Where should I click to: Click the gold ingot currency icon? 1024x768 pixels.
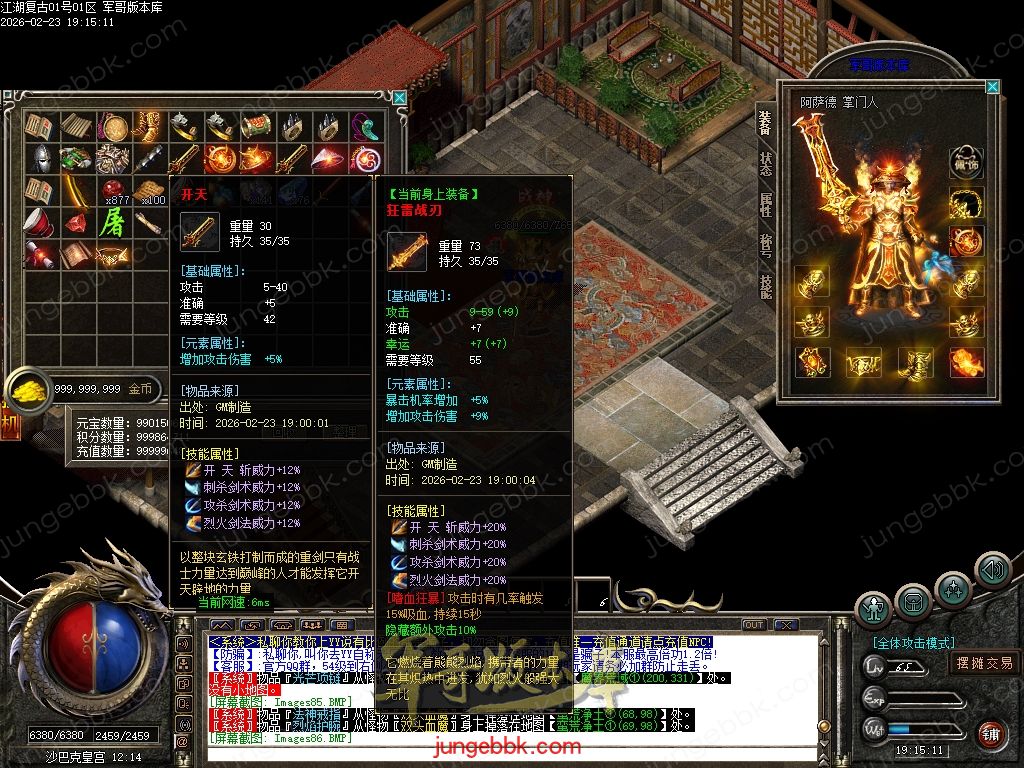coord(27,389)
